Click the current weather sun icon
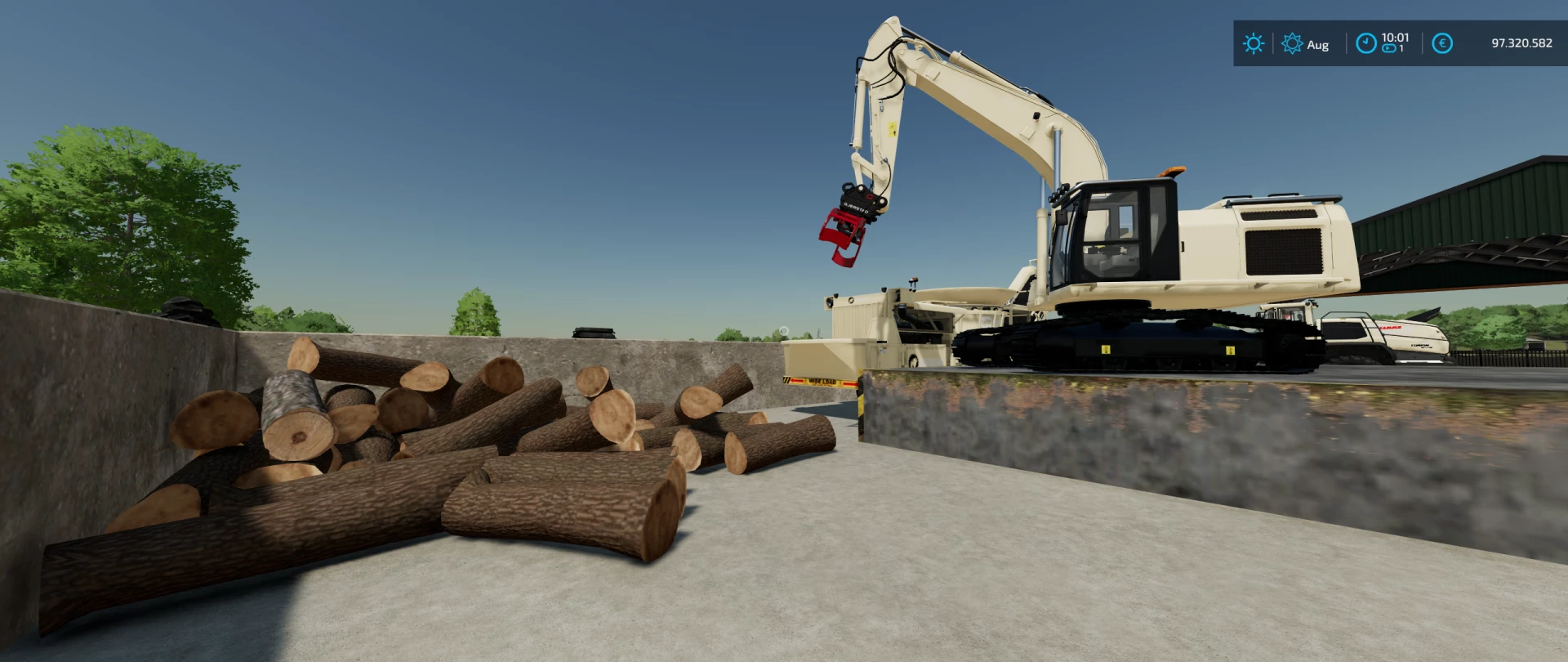Screen dimensions: 1568x662 point(1254,43)
